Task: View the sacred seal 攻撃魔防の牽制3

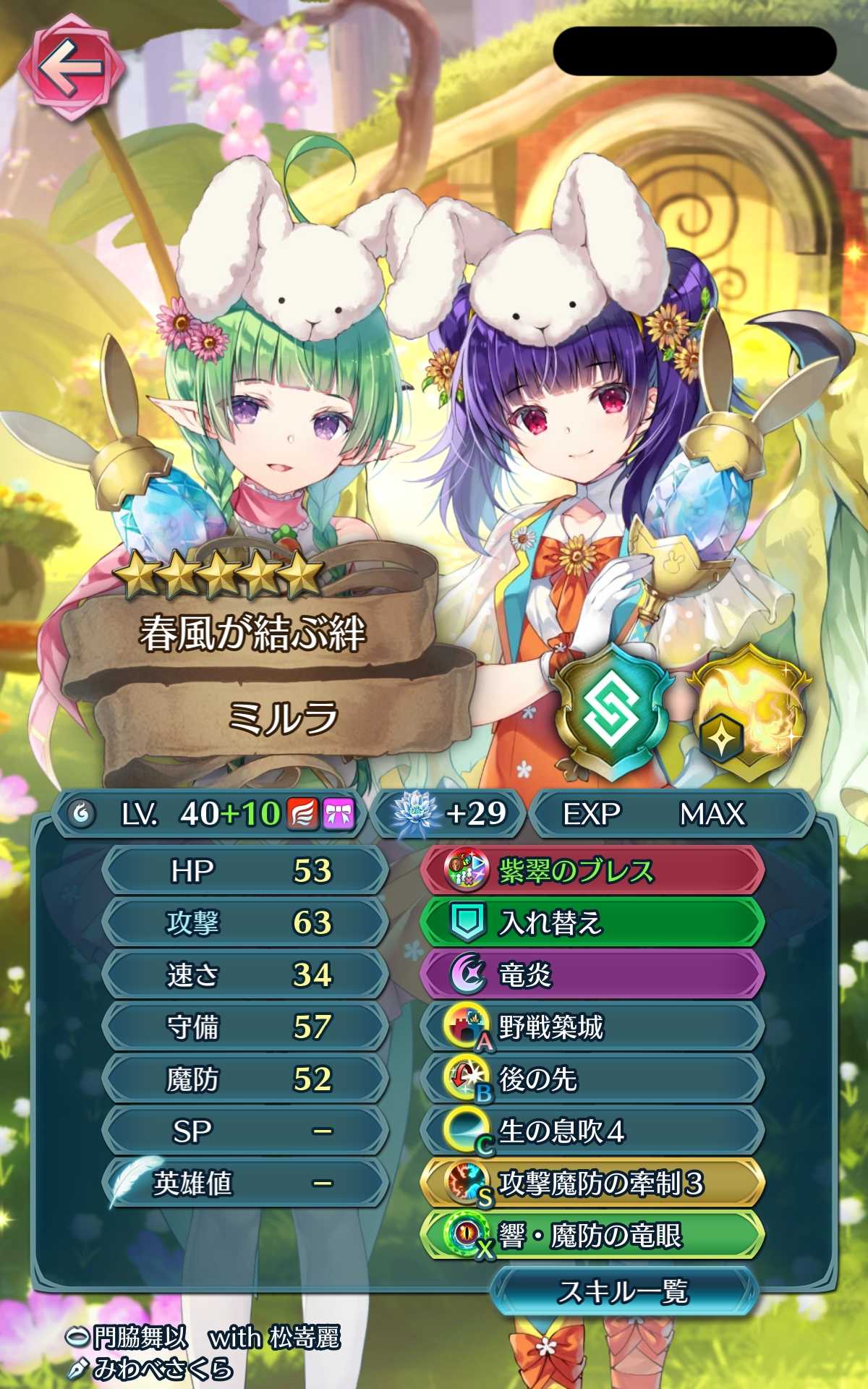Action: (592, 1184)
